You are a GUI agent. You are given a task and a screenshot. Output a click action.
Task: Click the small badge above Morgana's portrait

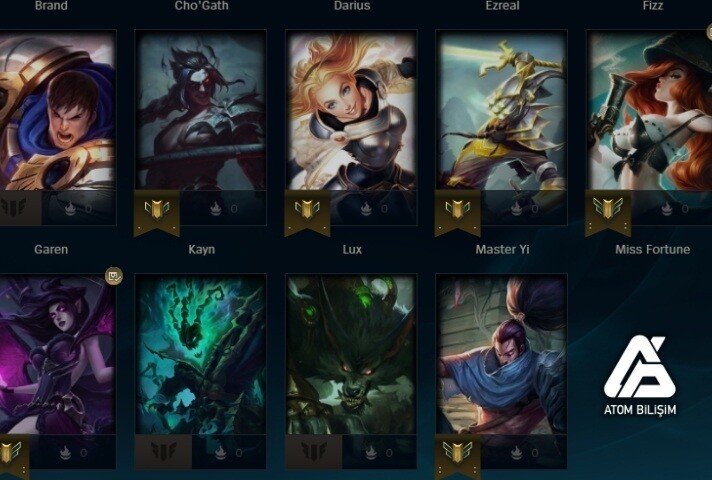click(114, 277)
